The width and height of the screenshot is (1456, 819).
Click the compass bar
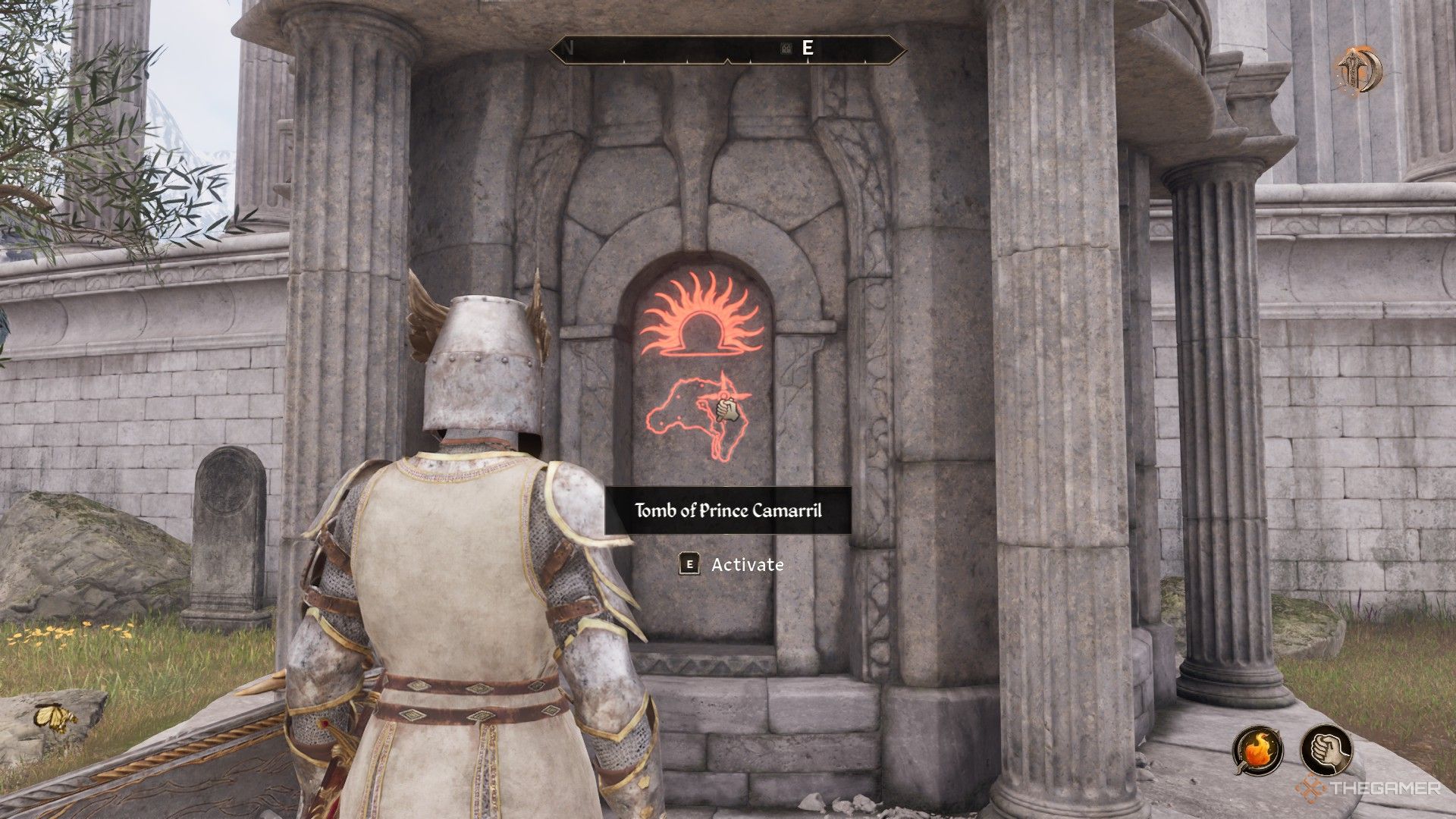727,49
